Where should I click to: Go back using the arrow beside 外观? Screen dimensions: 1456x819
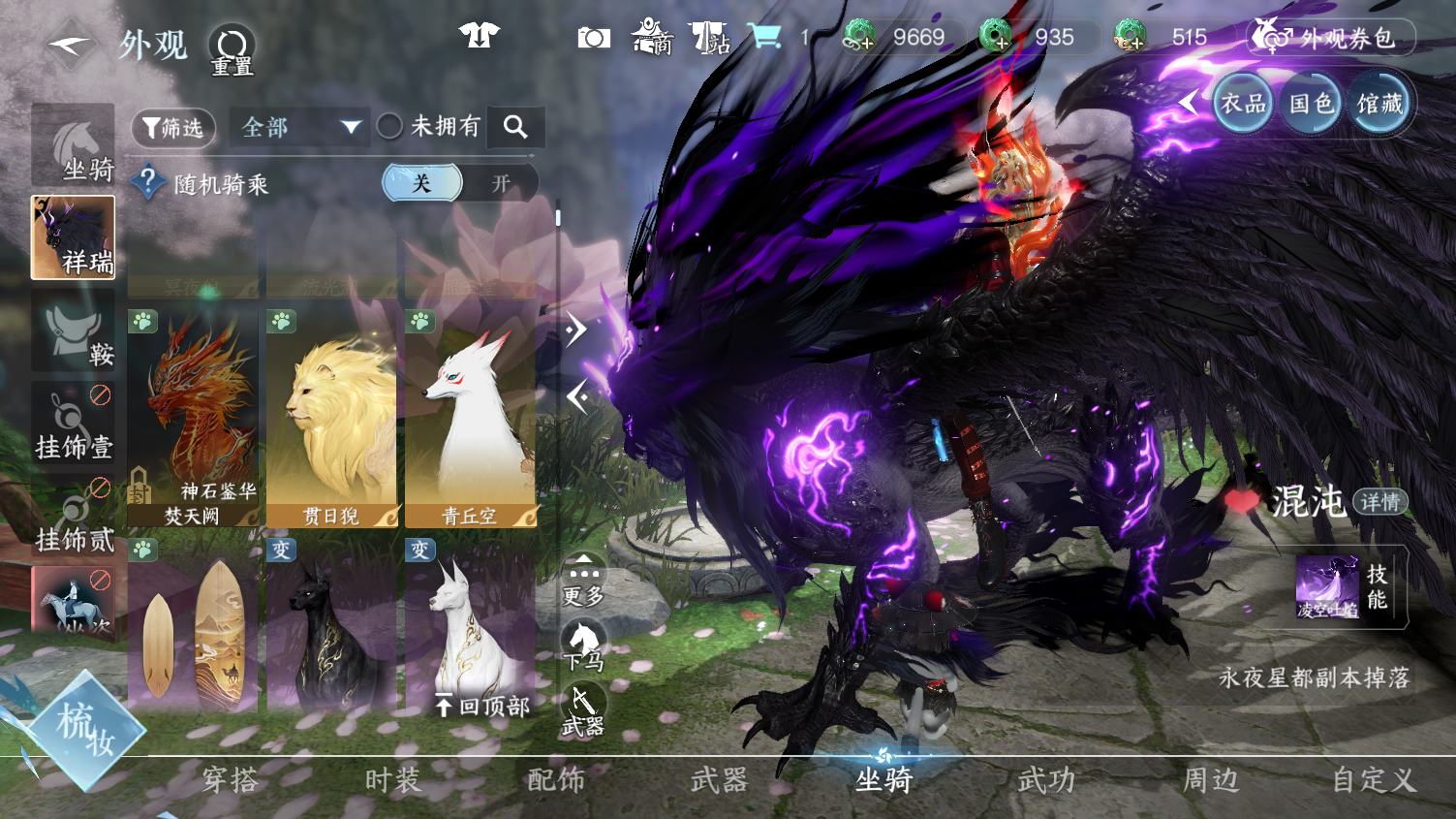70,45
